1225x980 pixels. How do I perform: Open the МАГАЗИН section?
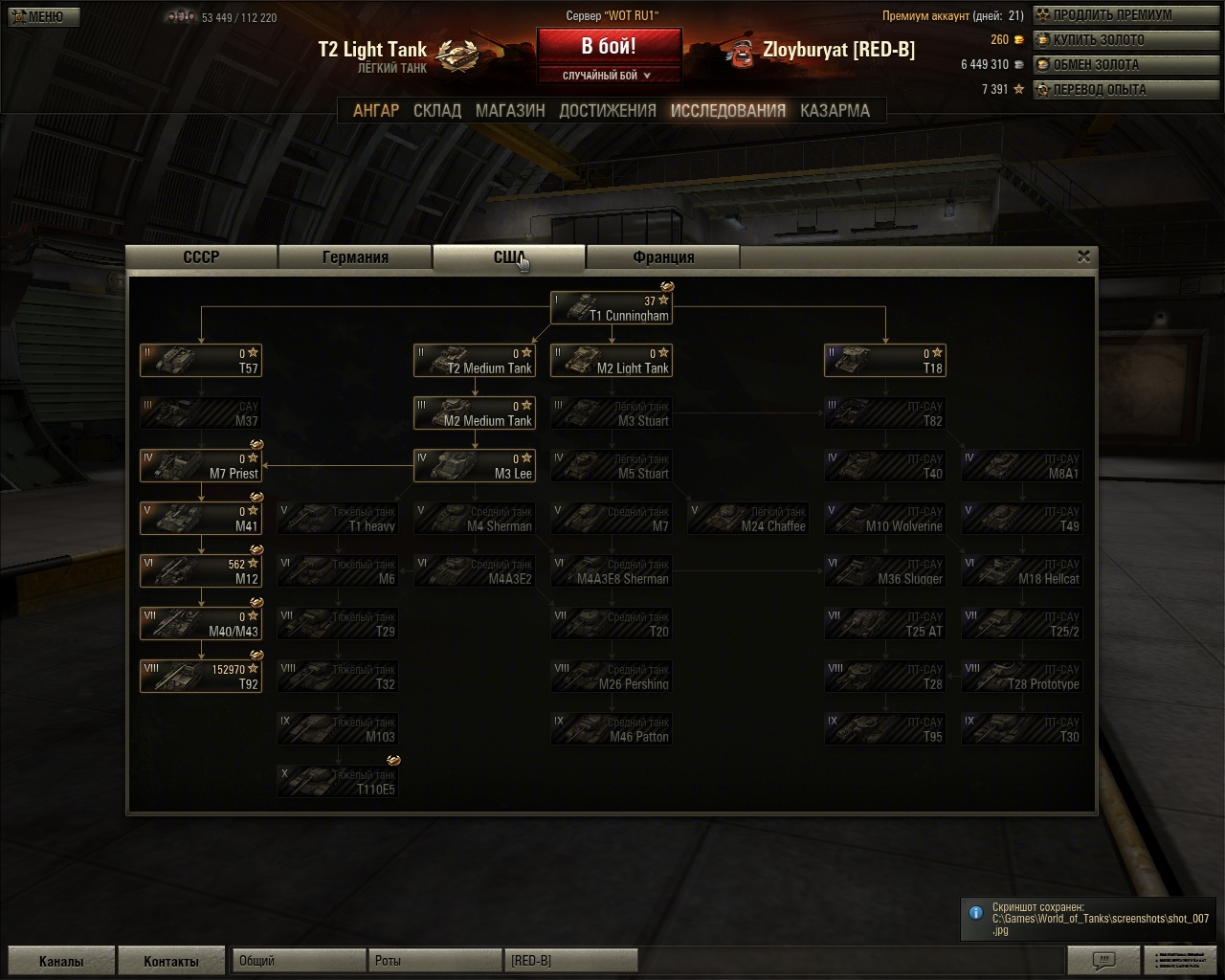pyautogui.click(x=510, y=111)
